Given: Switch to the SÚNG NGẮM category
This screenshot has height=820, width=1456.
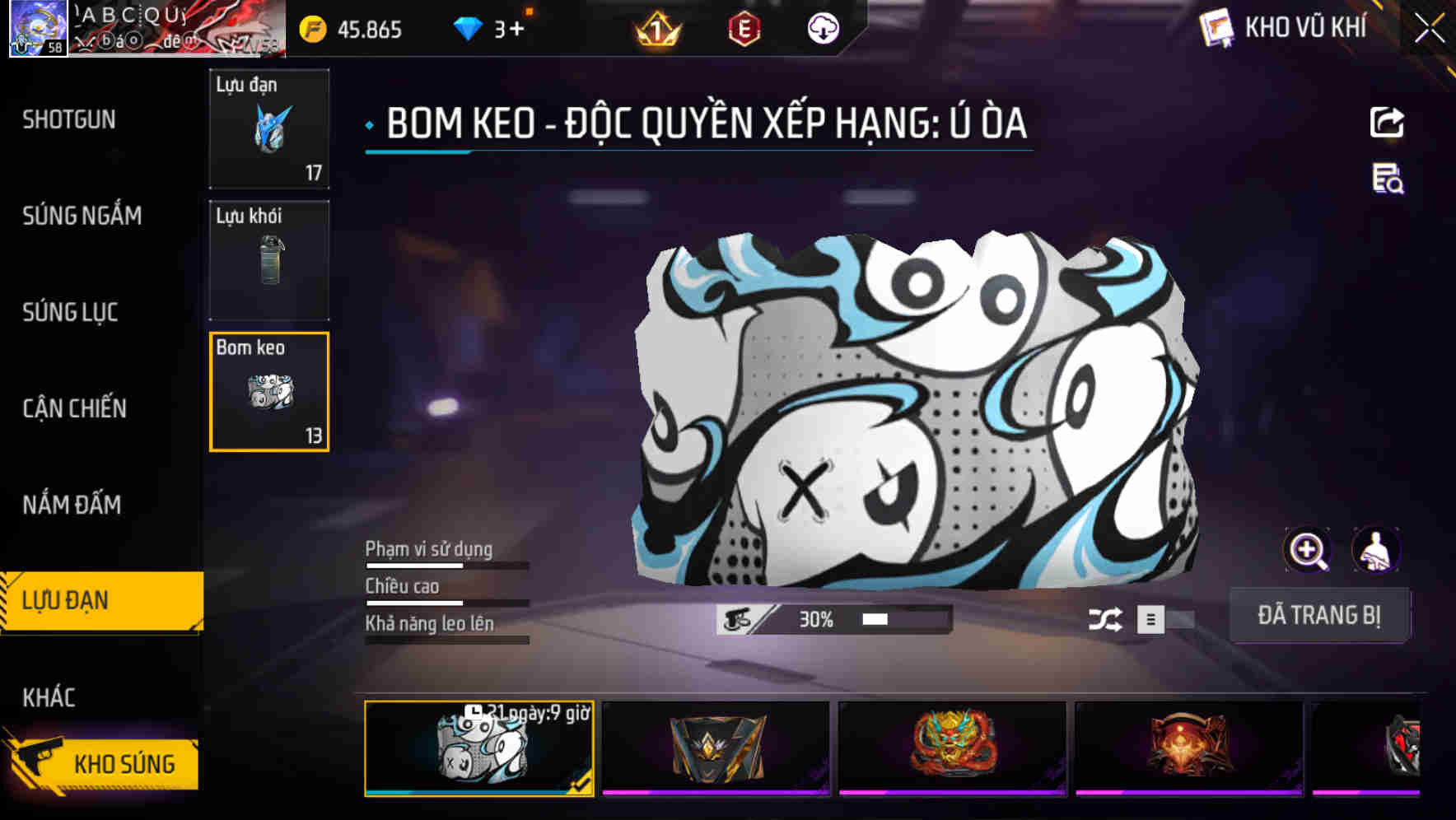Looking at the screenshot, I should [80, 216].
